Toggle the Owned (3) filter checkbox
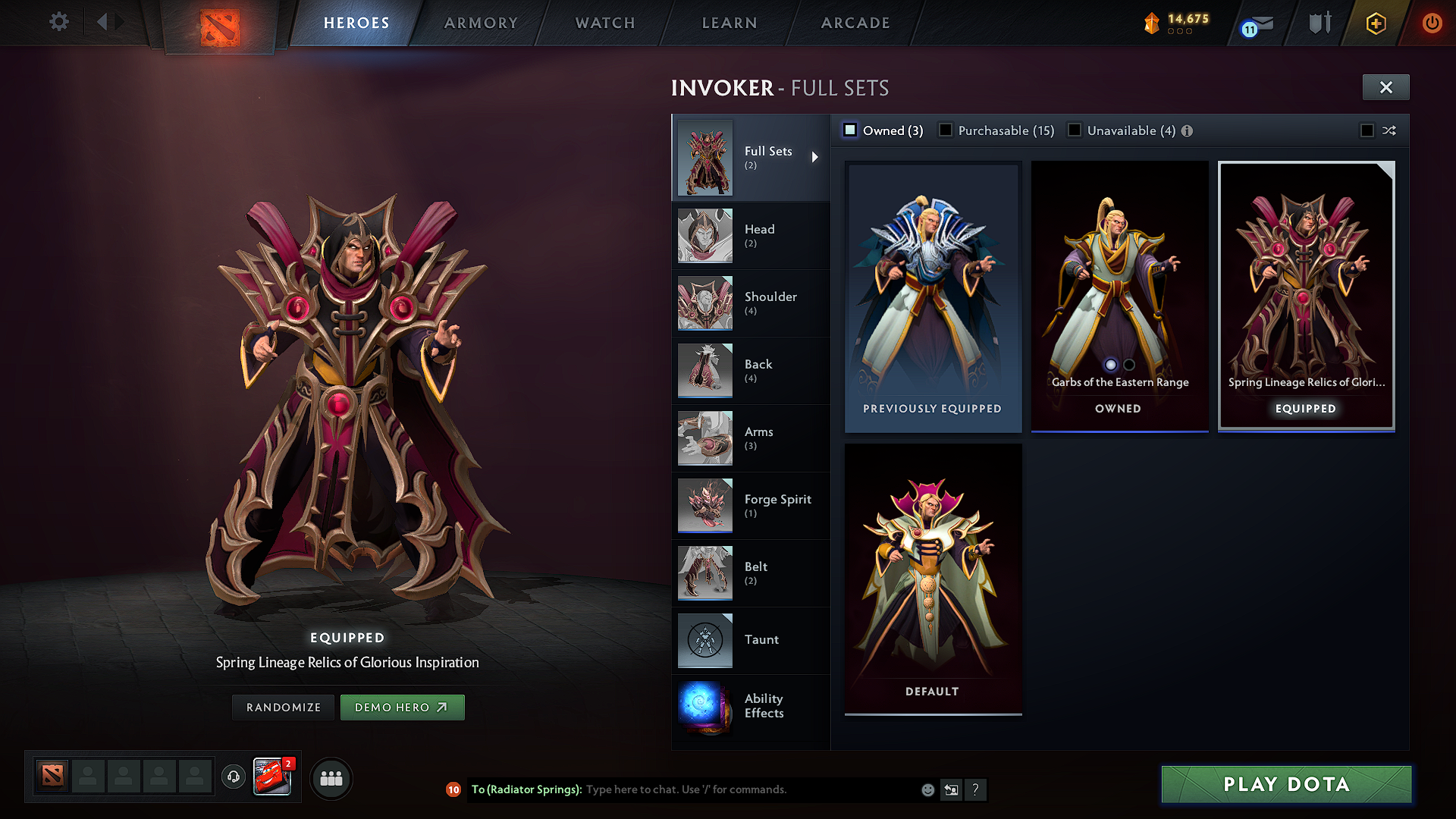The height and width of the screenshot is (819, 1456). click(850, 130)
